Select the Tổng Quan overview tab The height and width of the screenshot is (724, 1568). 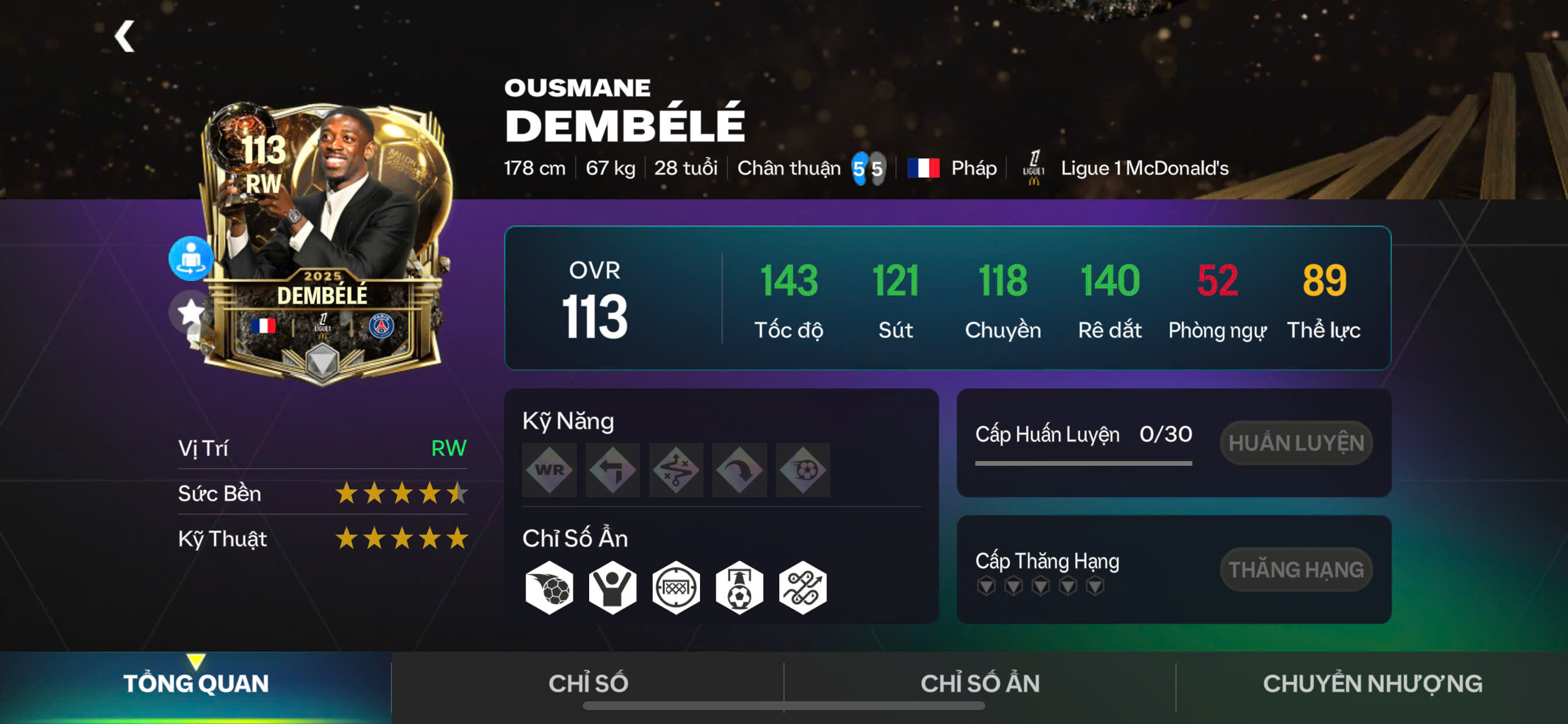195,683
